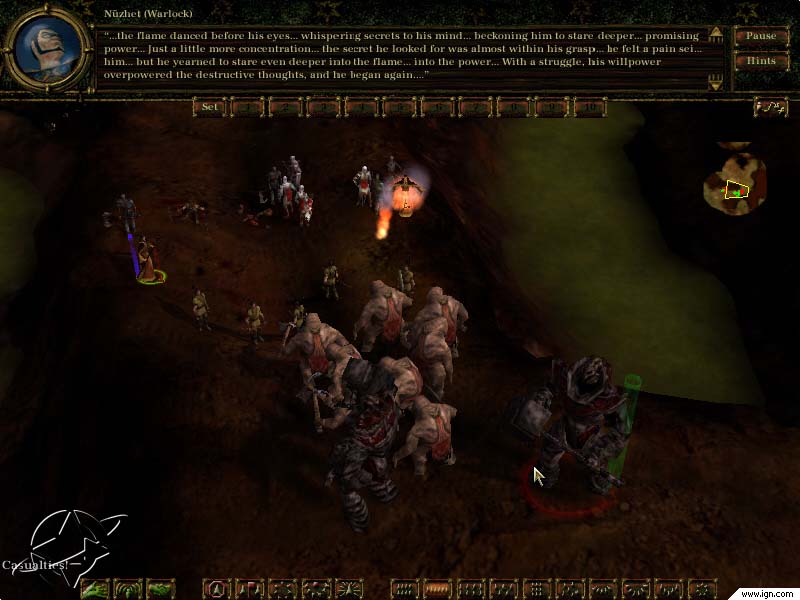
Task: Pause the game
Action: [761, 37]
